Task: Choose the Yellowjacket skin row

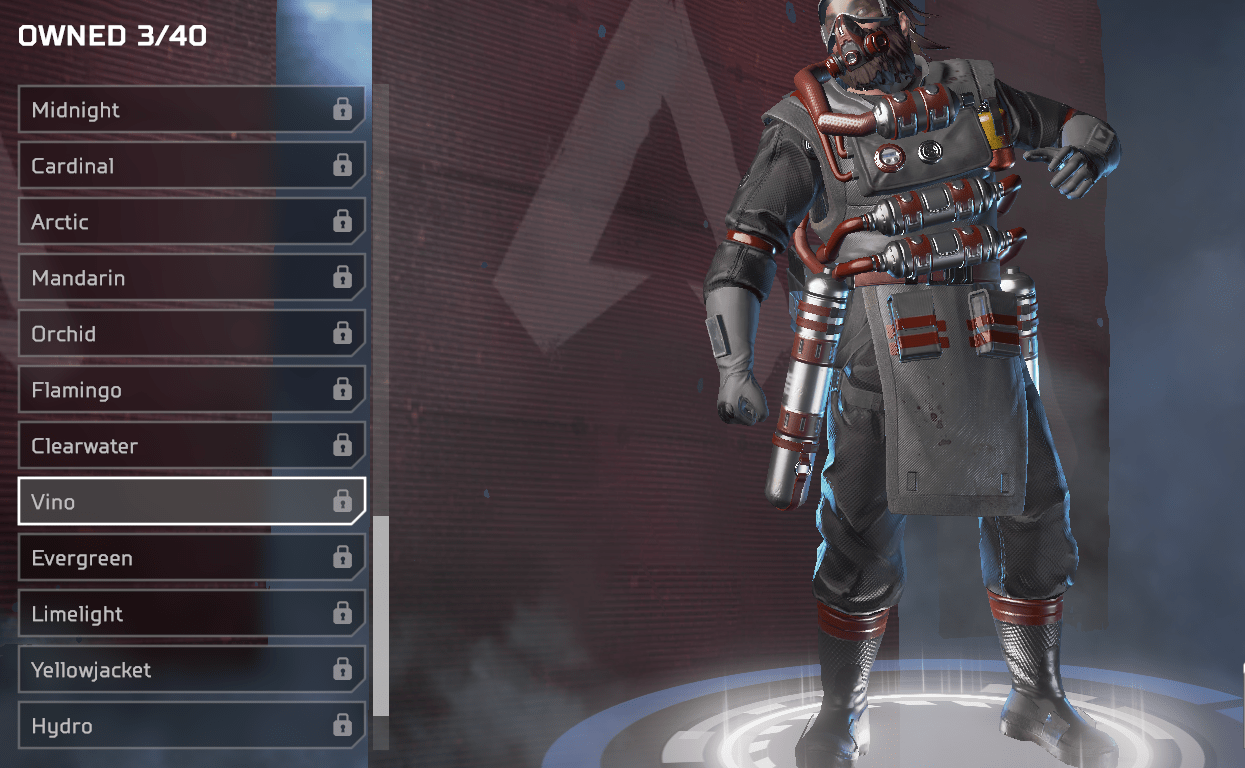Action: (x=190, y=670)
